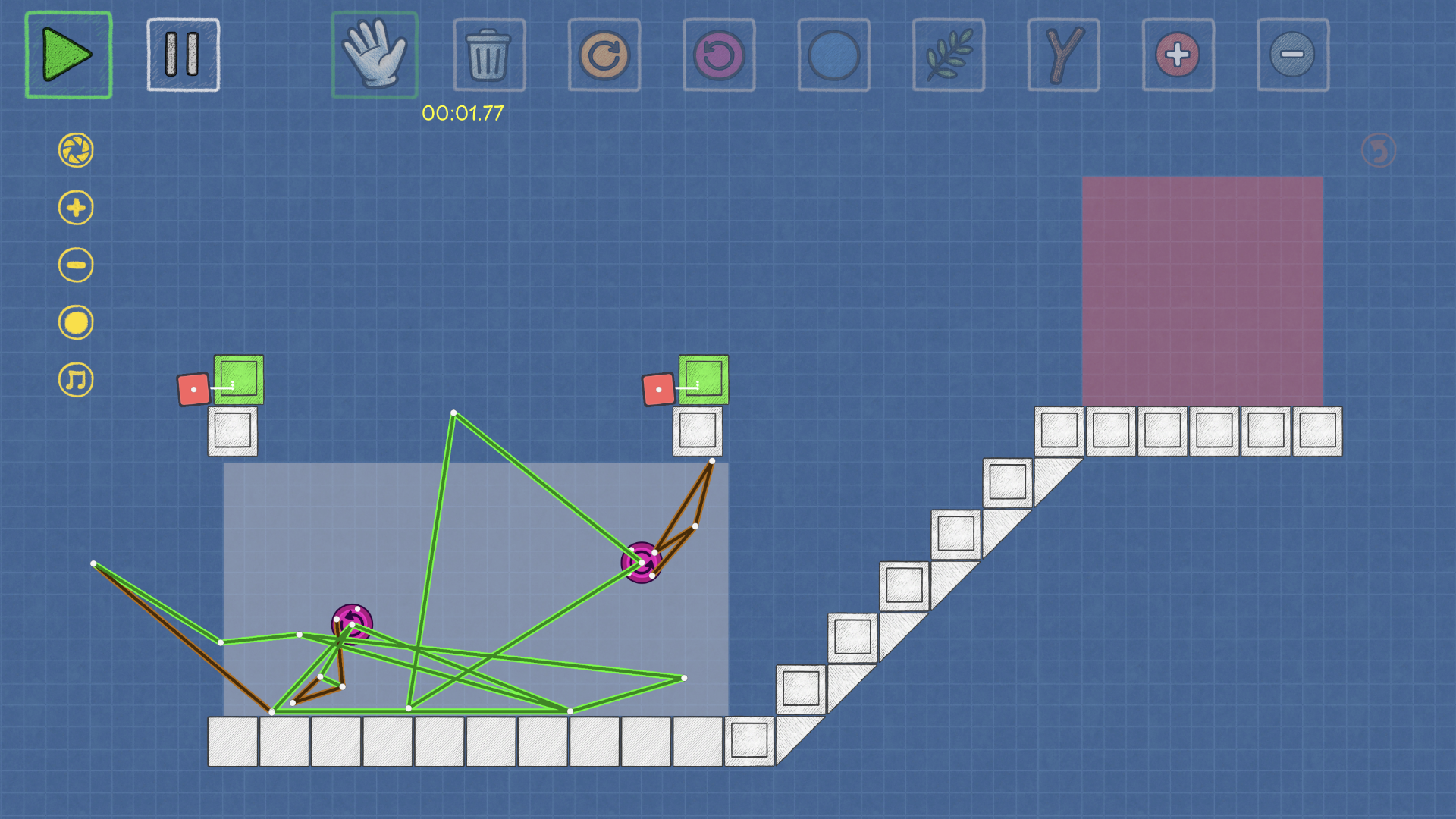This screenshot has width=1456, height=819.
Task: Click the yellow plus icon in the sidebar
Action: (75, 207)
